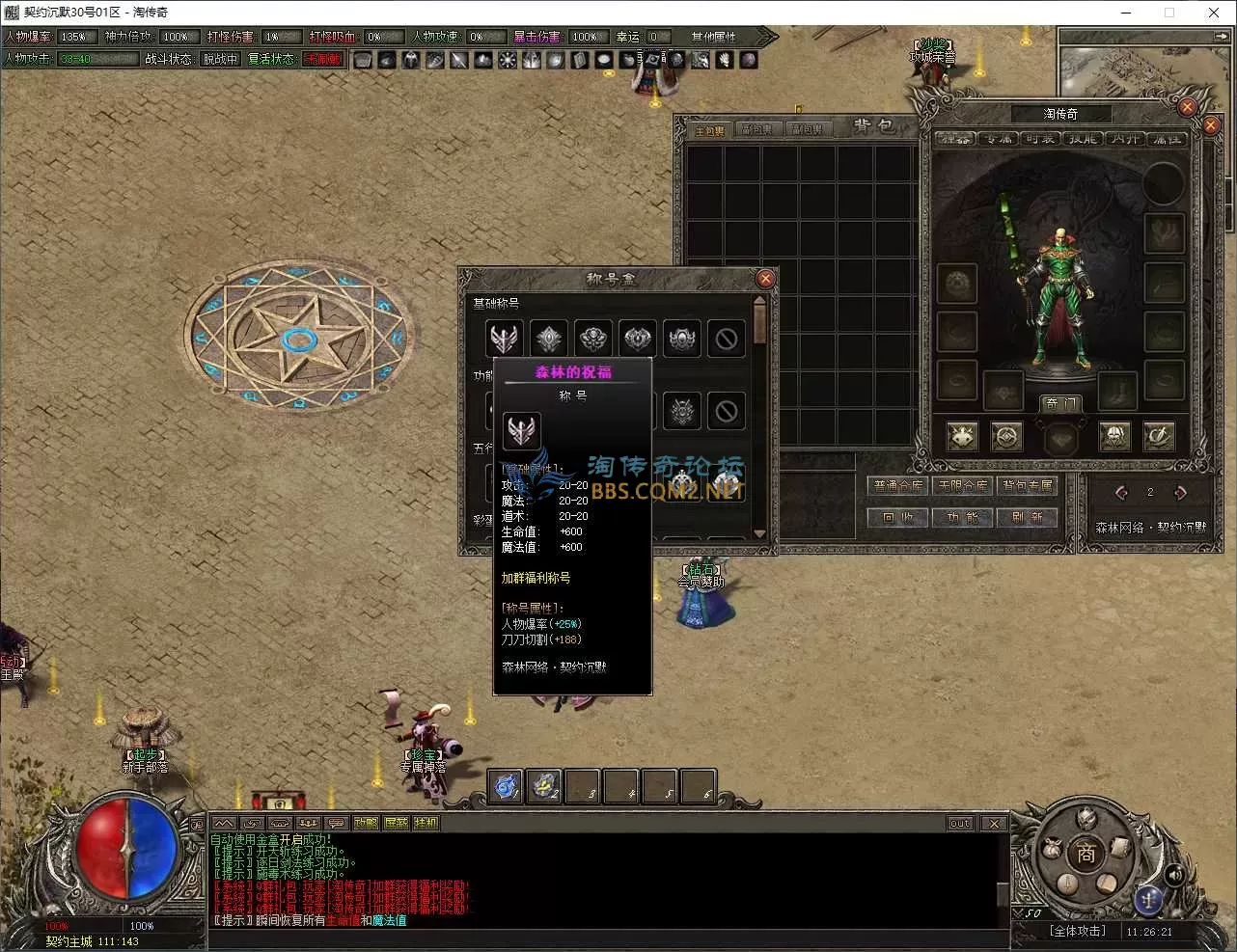Click the 其他属性 other attributes label
The height and width of the screenshot is (952, 1237).
tap(714, 37)
